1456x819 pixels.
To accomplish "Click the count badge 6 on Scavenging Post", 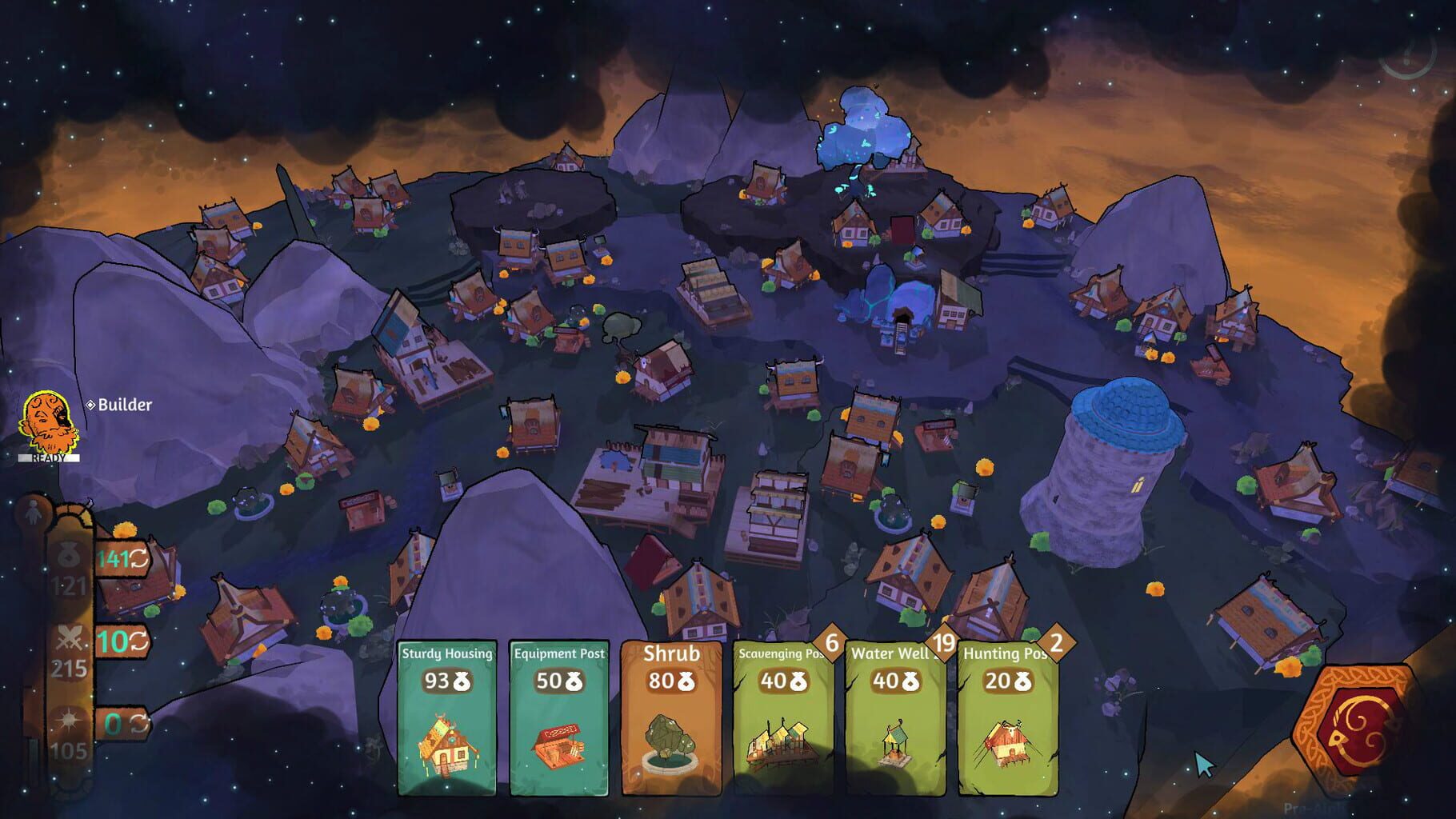I will pos(831,642).
